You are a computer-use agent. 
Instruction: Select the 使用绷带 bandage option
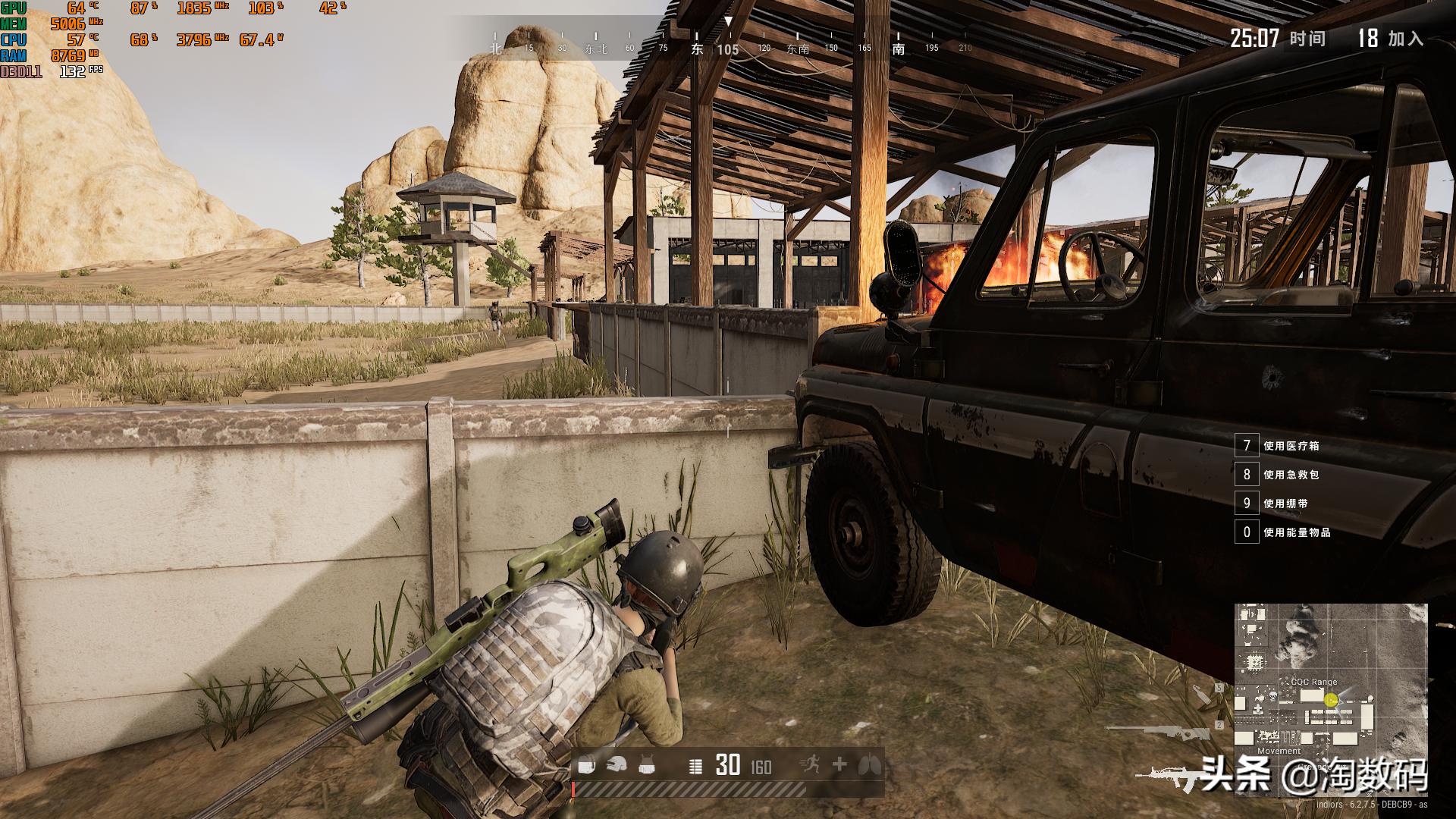click(x=1285, y=504)
